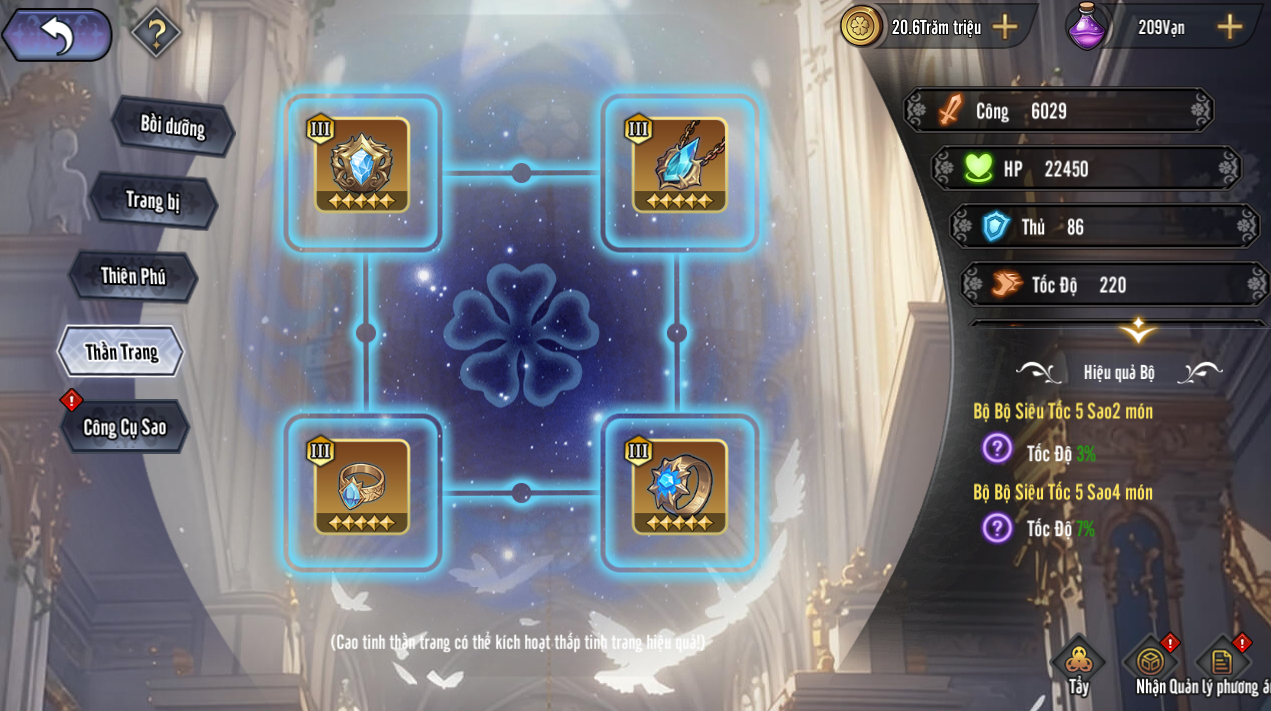1271x711 pixels.
Task: Open the question mark help button
Action: pyautogui.click(x=155, y=32)
